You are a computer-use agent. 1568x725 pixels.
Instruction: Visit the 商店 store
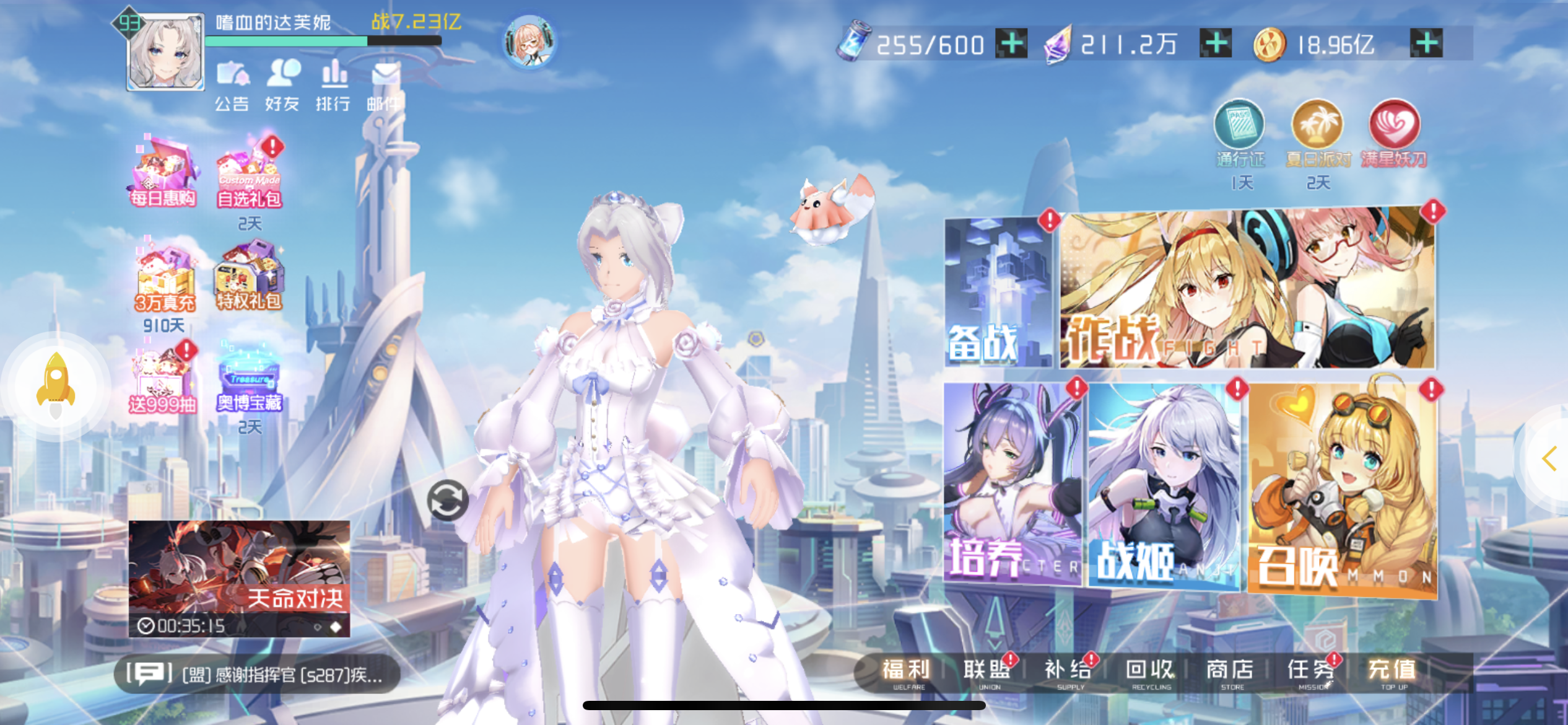[x=1230, y=672]
